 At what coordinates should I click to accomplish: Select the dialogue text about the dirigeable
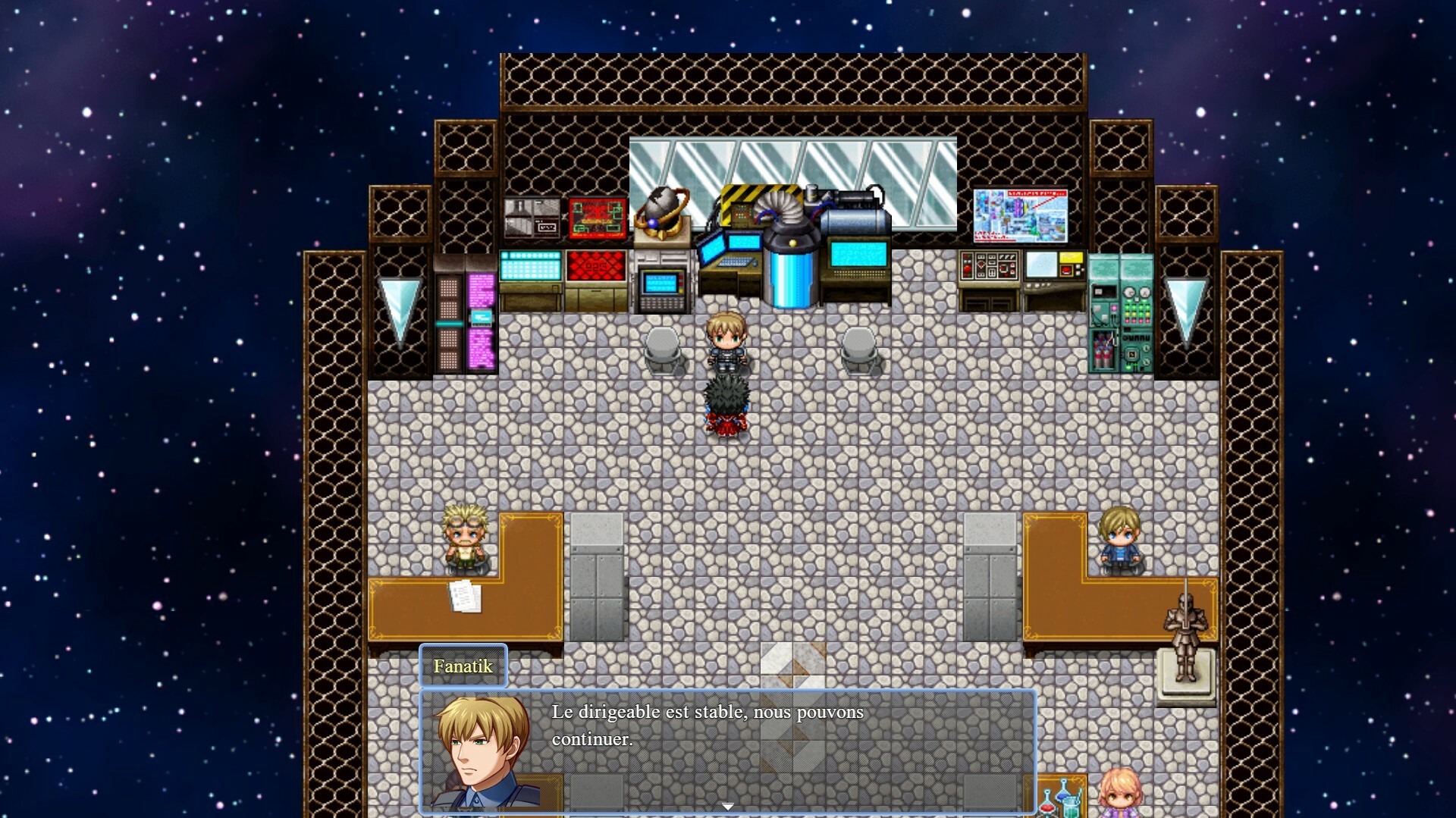(x=708, y=725)
